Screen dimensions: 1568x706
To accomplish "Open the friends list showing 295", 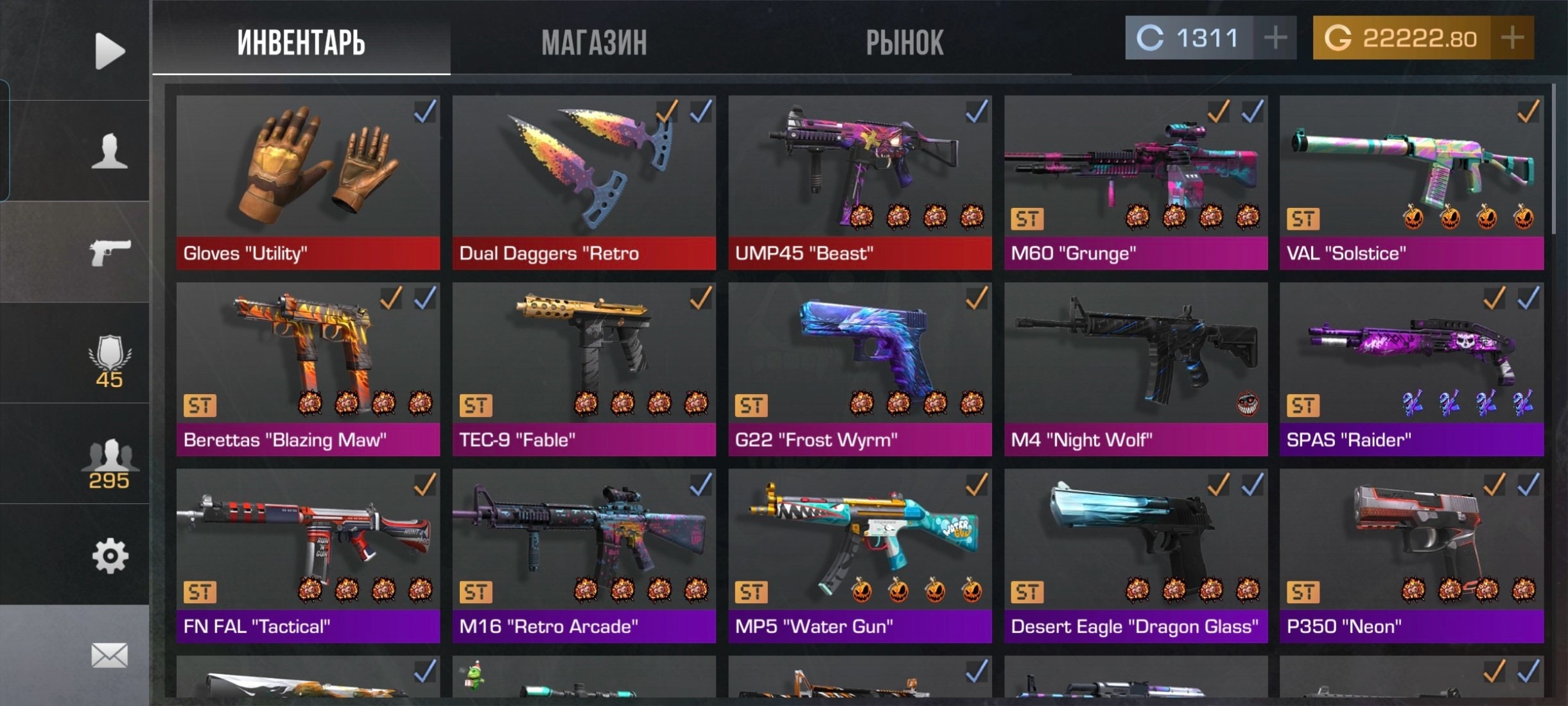I will 109,463.
